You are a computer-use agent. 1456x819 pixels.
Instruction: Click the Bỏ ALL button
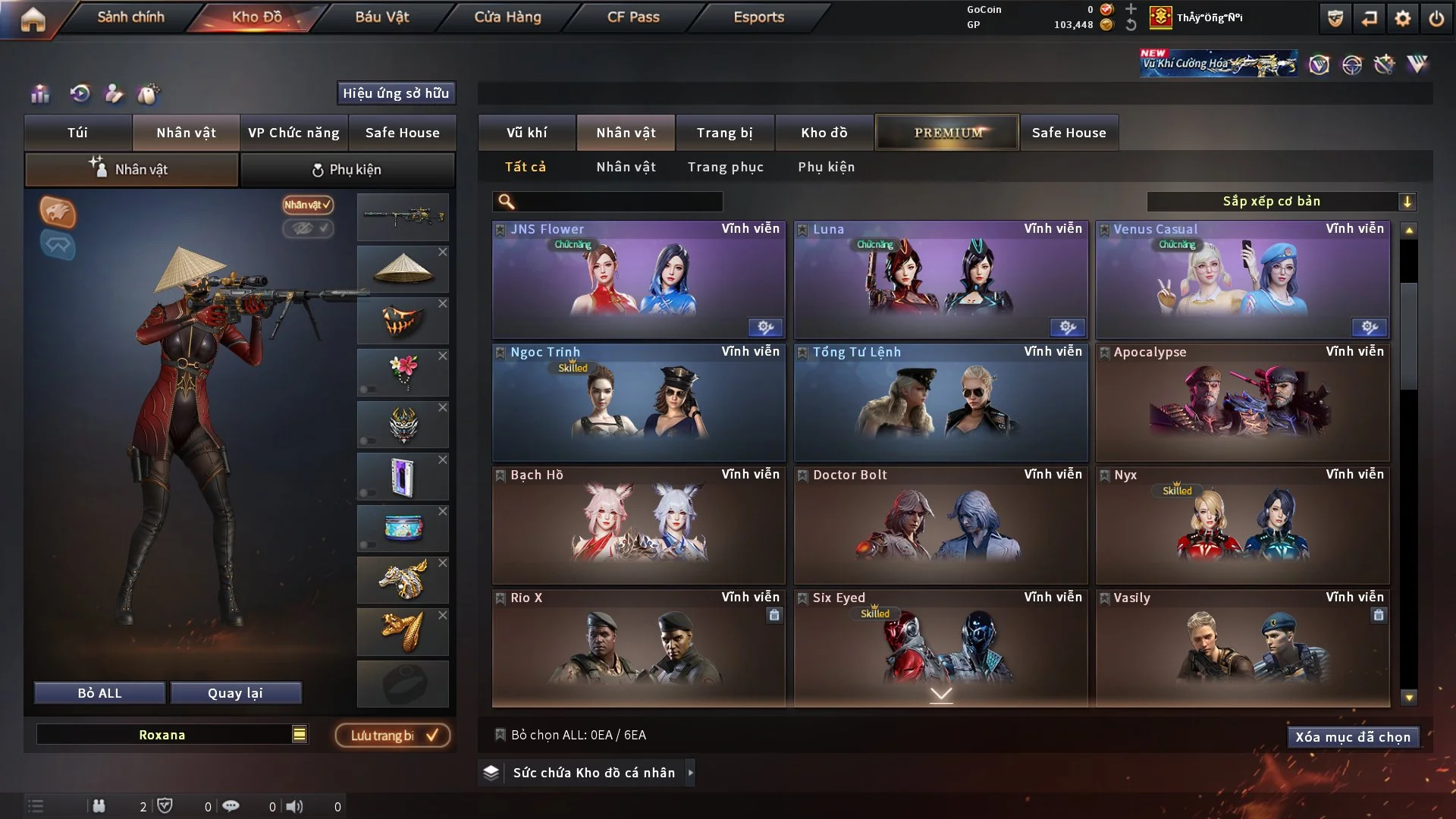(x=99, y=693)
